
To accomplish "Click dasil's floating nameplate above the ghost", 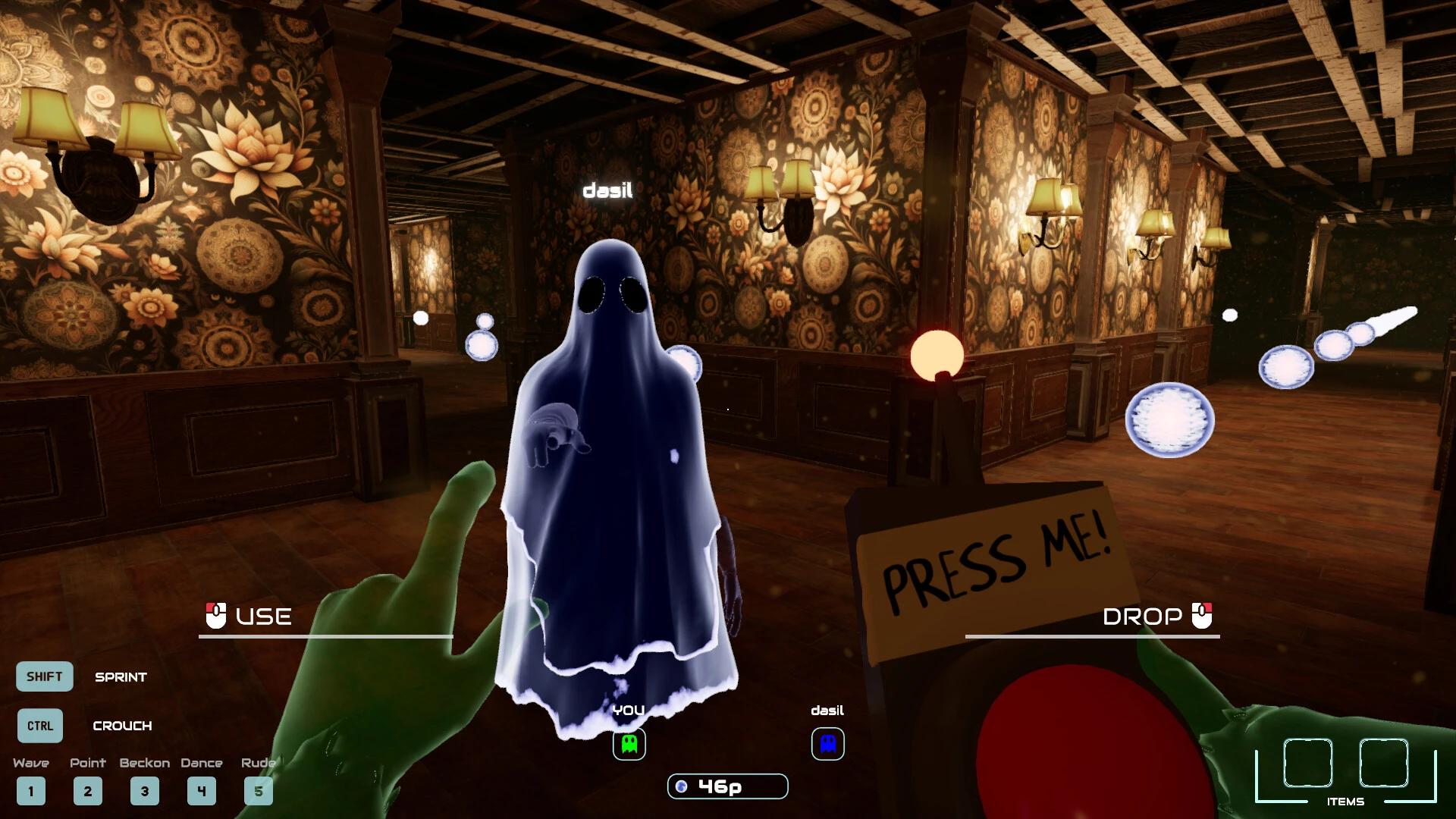I will 608,192.
